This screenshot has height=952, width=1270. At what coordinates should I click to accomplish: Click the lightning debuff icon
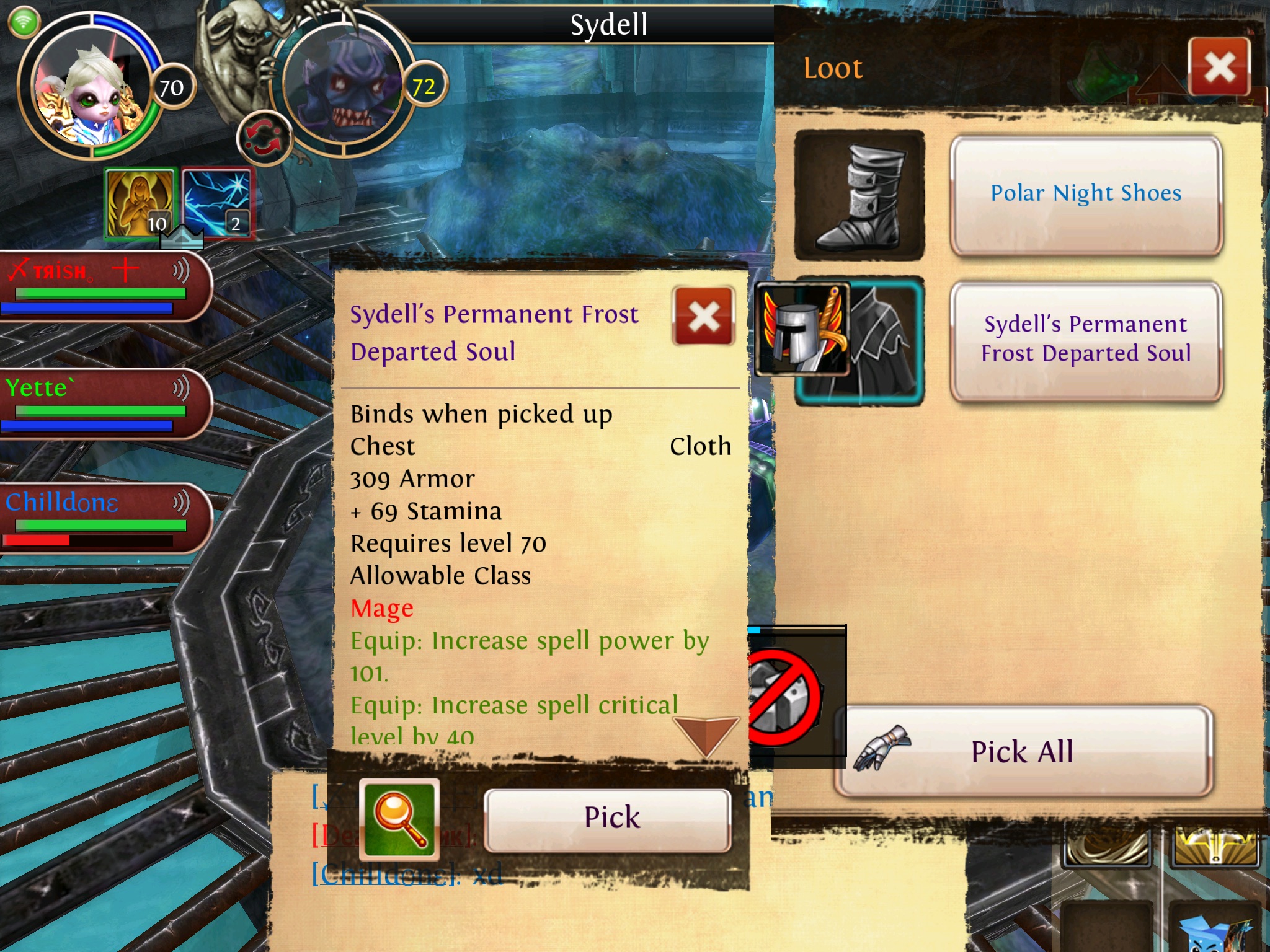(x=217, y=203)
